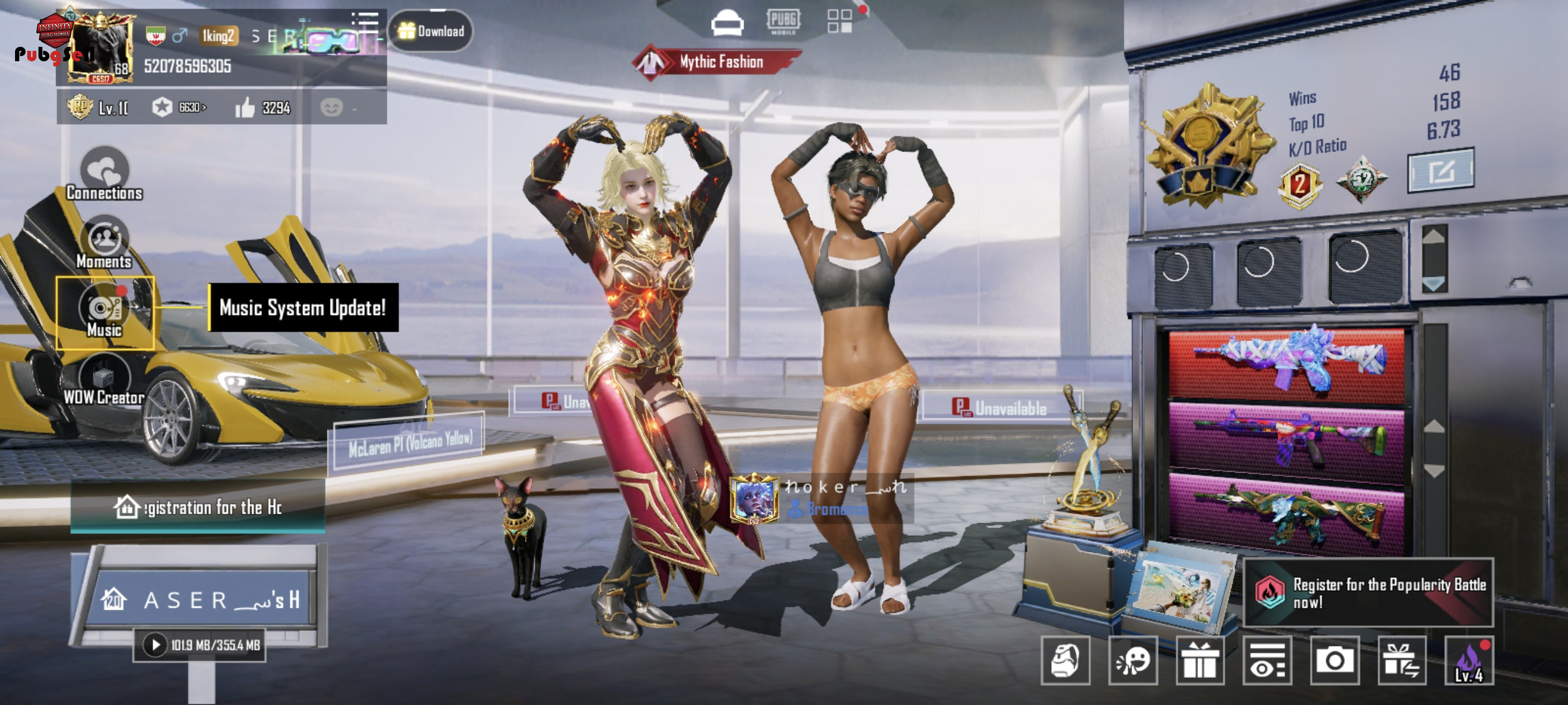This screenshot has width=1568, height=705.
Task: Play the home download progress button
Action: (x=155, y=645)
